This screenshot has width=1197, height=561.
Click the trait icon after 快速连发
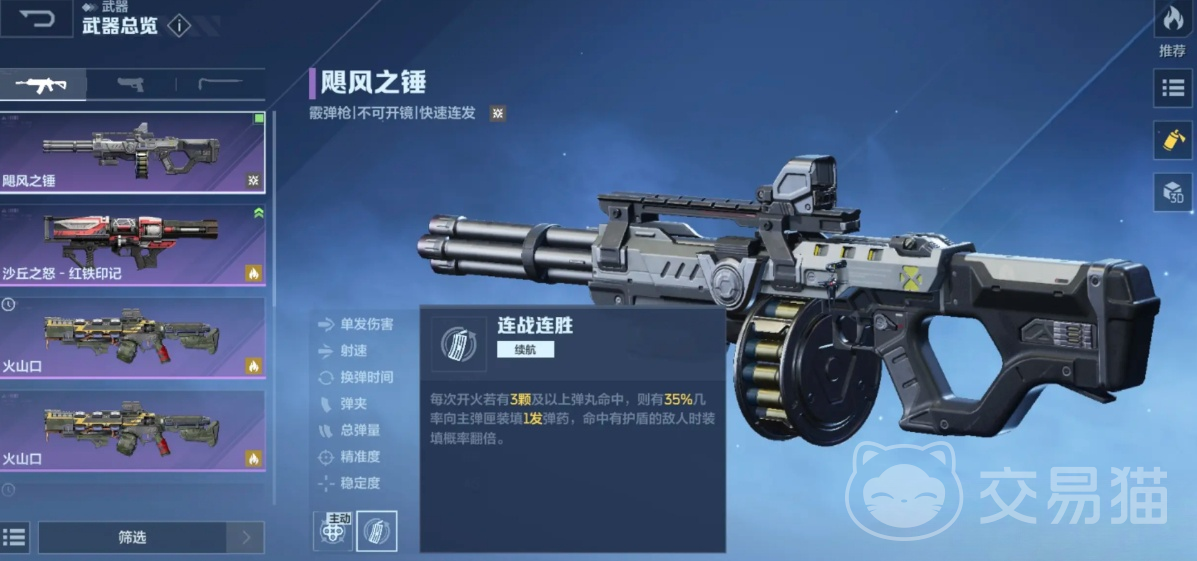point(497,113)
